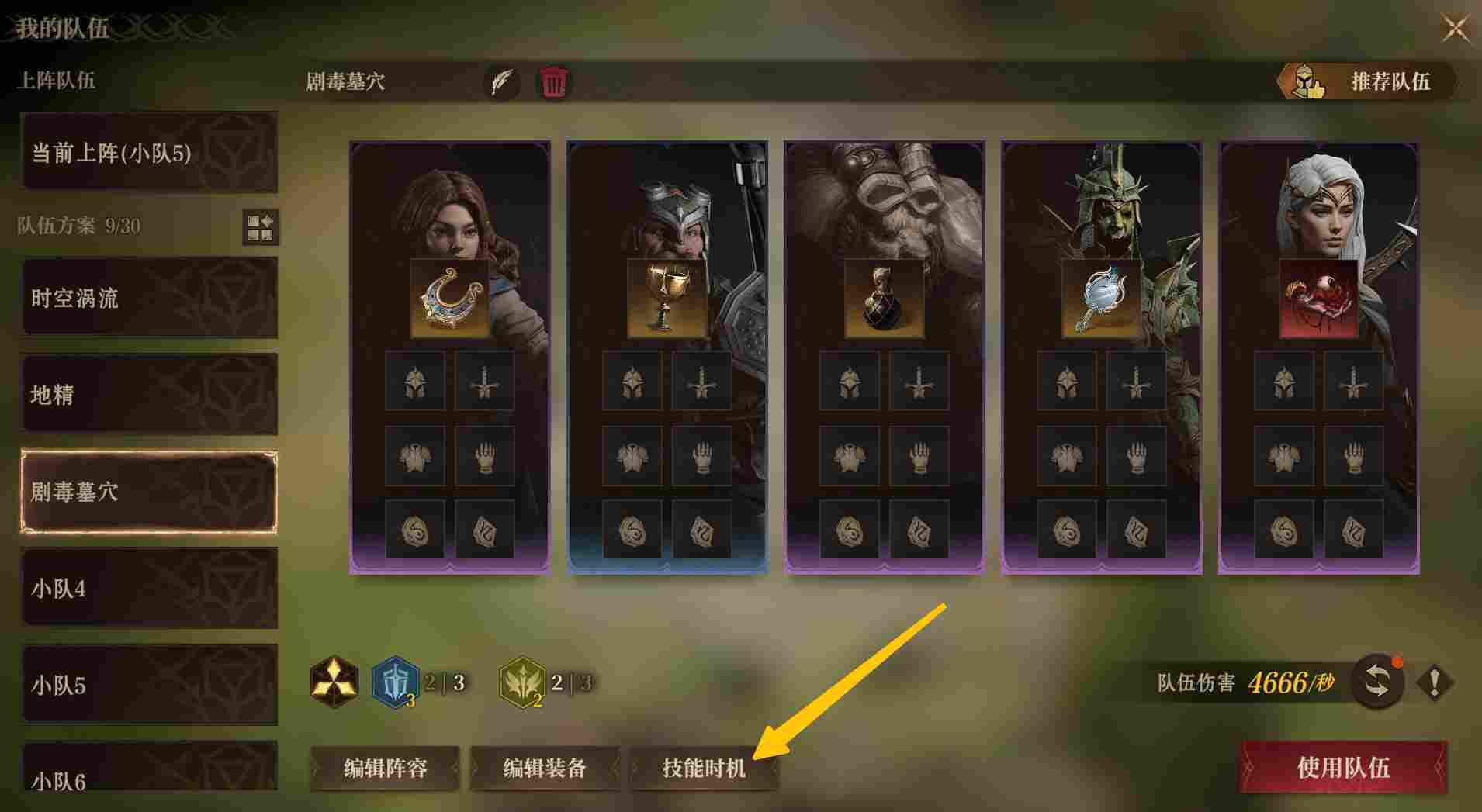The image size is (1482, 812).
Task: Open 技能时机 skill timing settings
Action: click(x=703, y=768)
